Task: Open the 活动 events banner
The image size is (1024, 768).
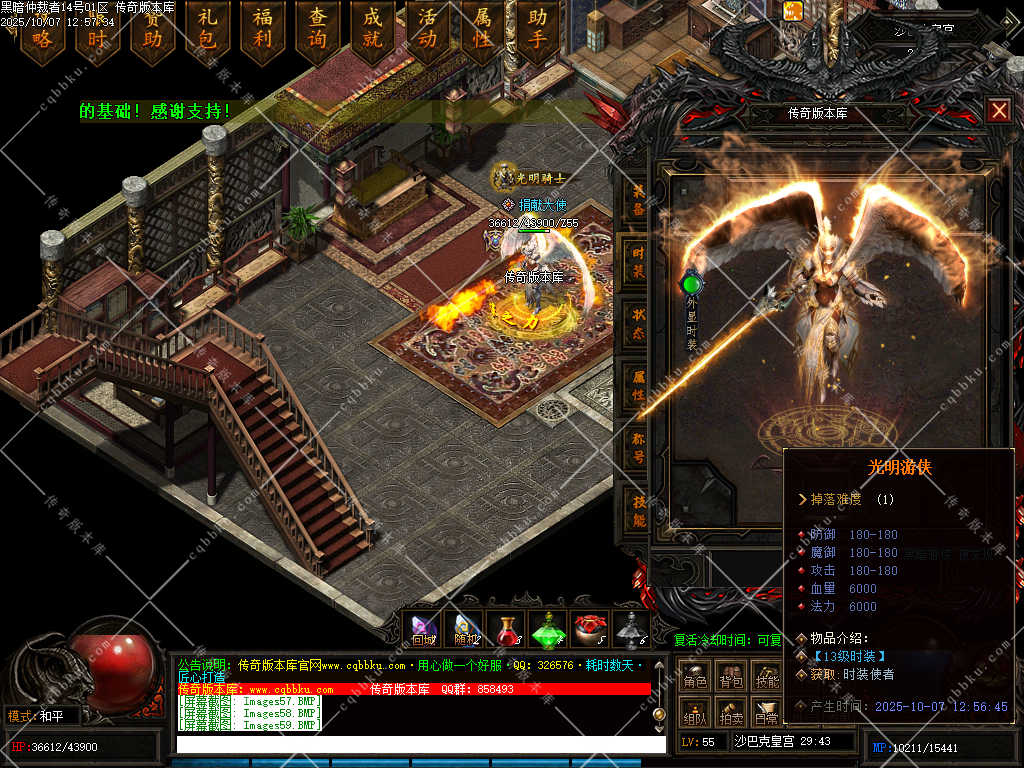Action: [428, 30]
